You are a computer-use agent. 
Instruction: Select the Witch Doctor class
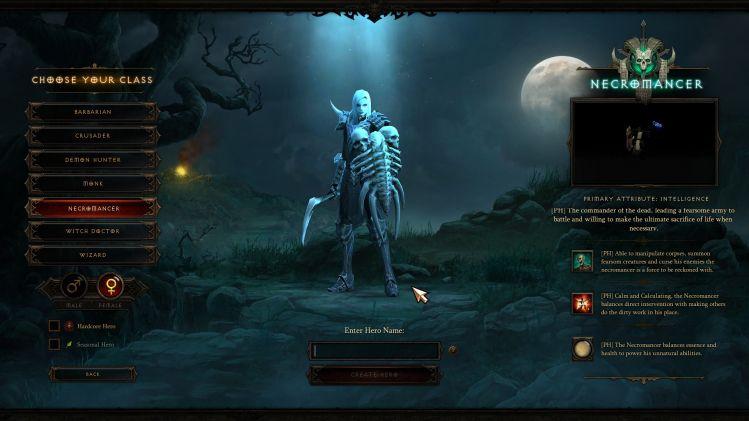92,231
